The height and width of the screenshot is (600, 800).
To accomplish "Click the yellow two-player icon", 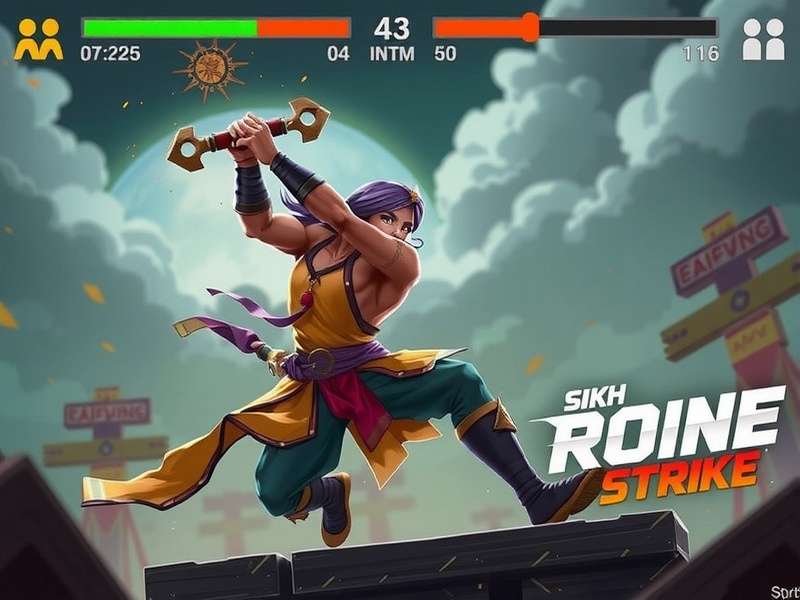I will (38, 41).
